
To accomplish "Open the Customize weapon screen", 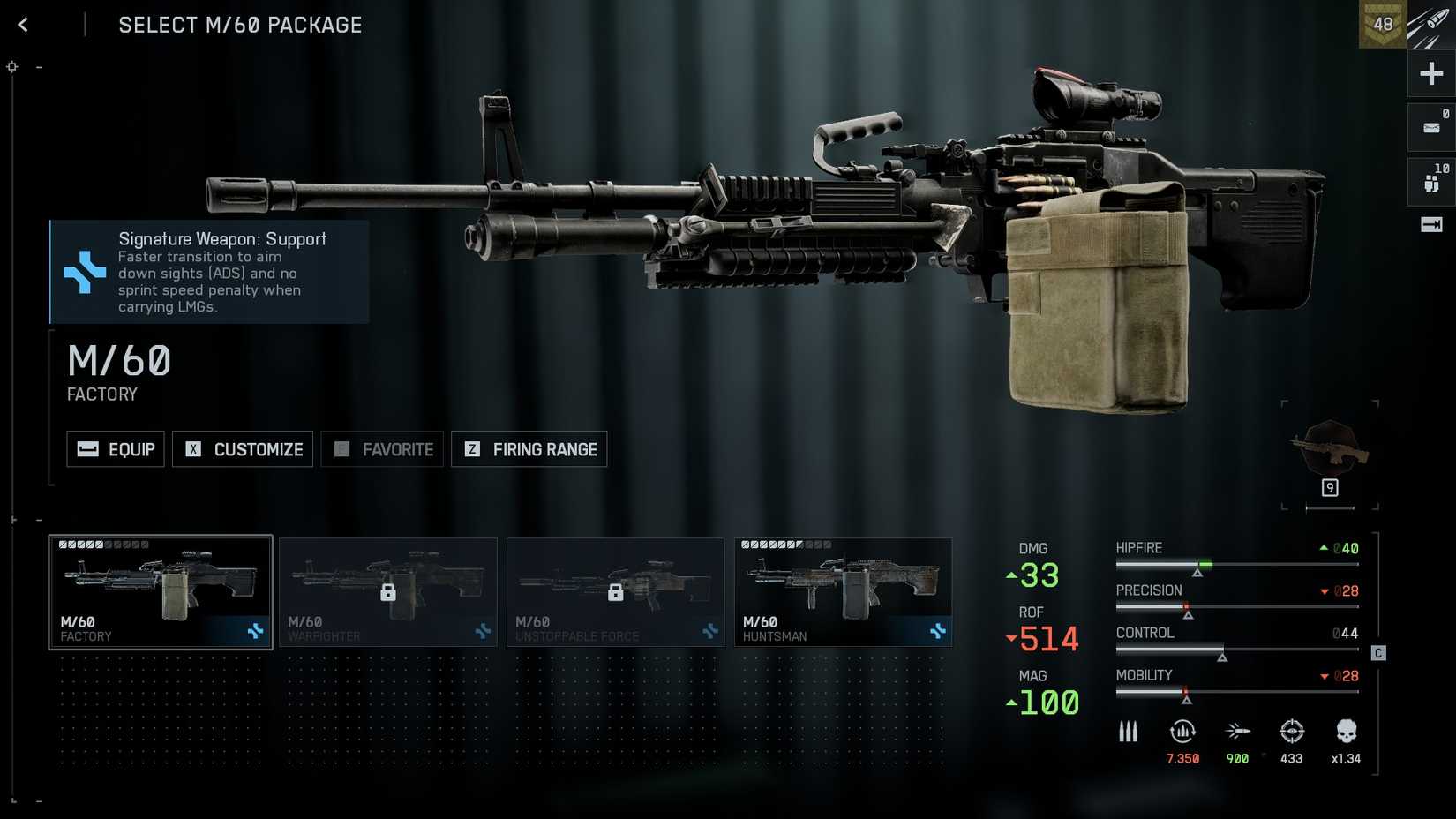I will click(x=243, y=449).
